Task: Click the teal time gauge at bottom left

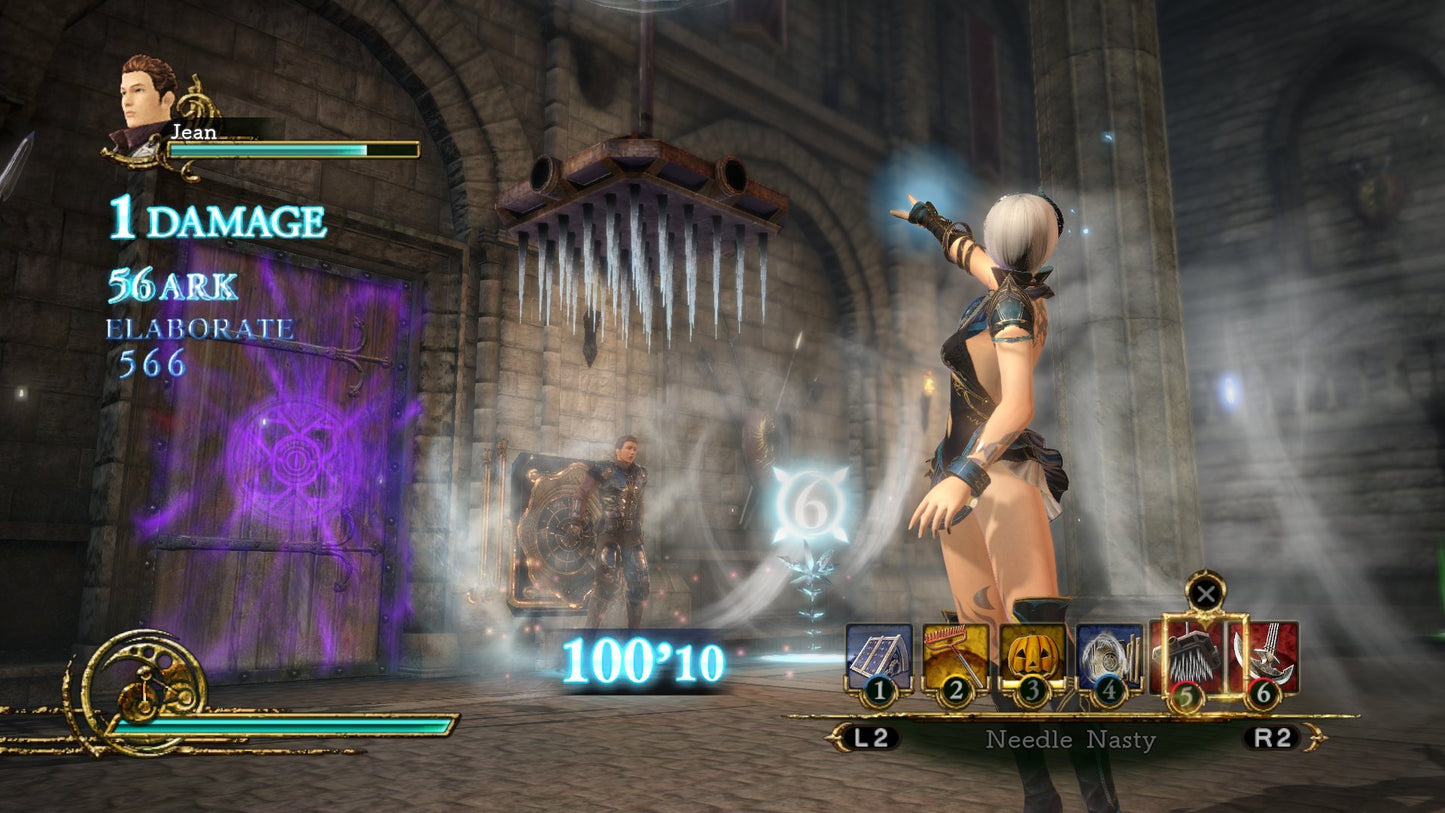Action: [300, 724]
